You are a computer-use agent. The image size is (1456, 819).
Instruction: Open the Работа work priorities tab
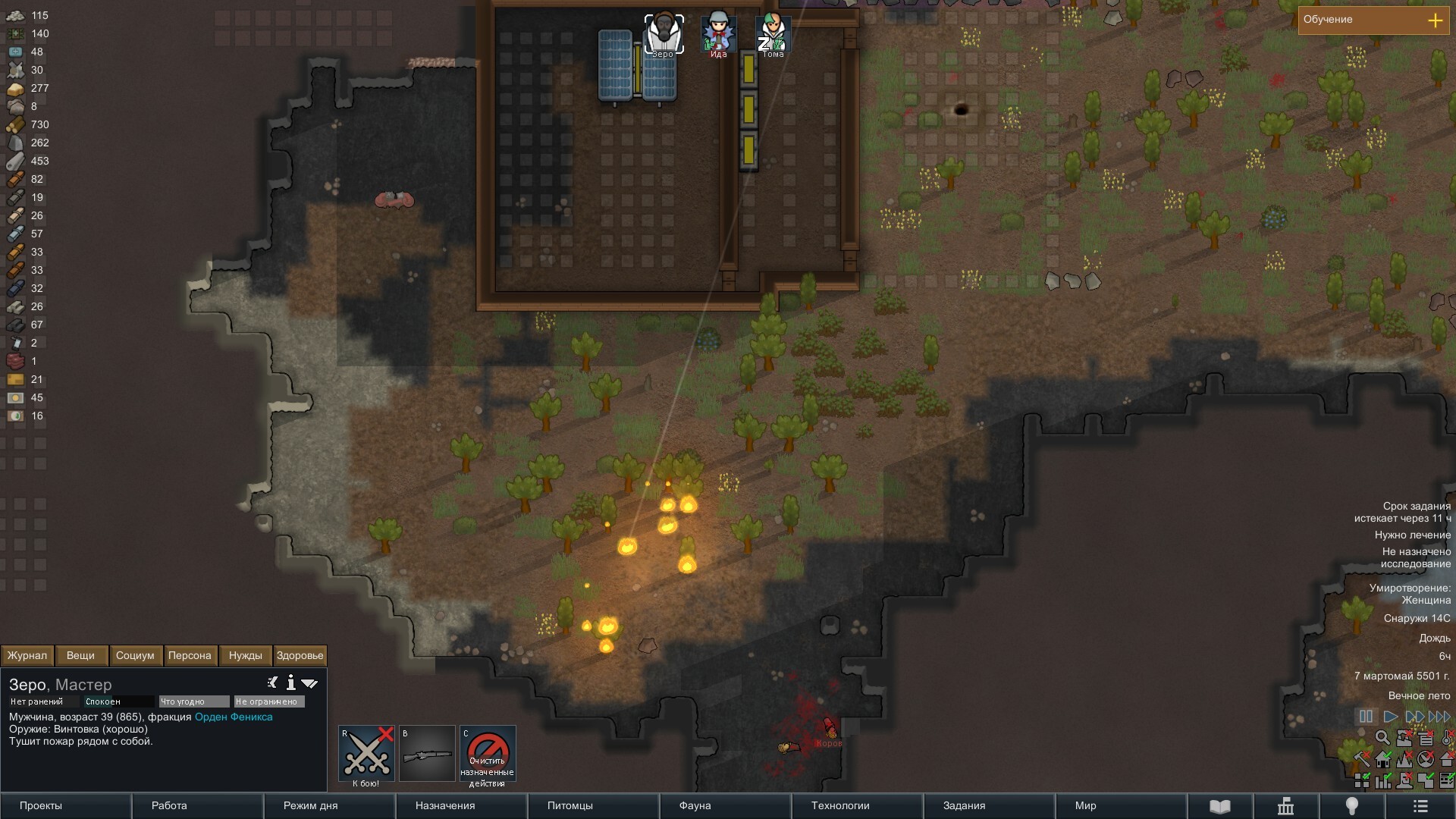(169, 805)
